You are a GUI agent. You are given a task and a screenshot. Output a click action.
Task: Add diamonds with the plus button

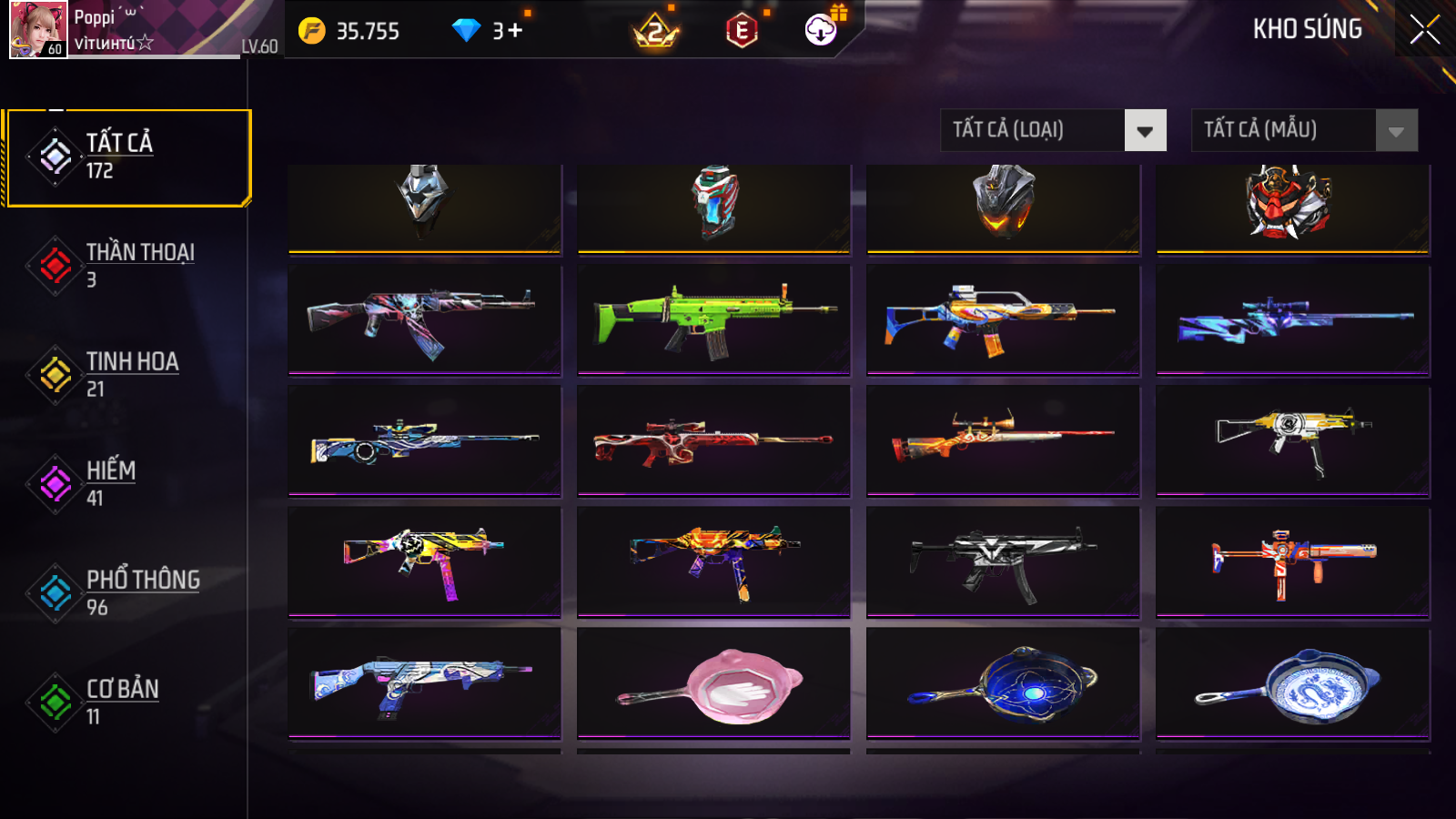click(515, 31)
